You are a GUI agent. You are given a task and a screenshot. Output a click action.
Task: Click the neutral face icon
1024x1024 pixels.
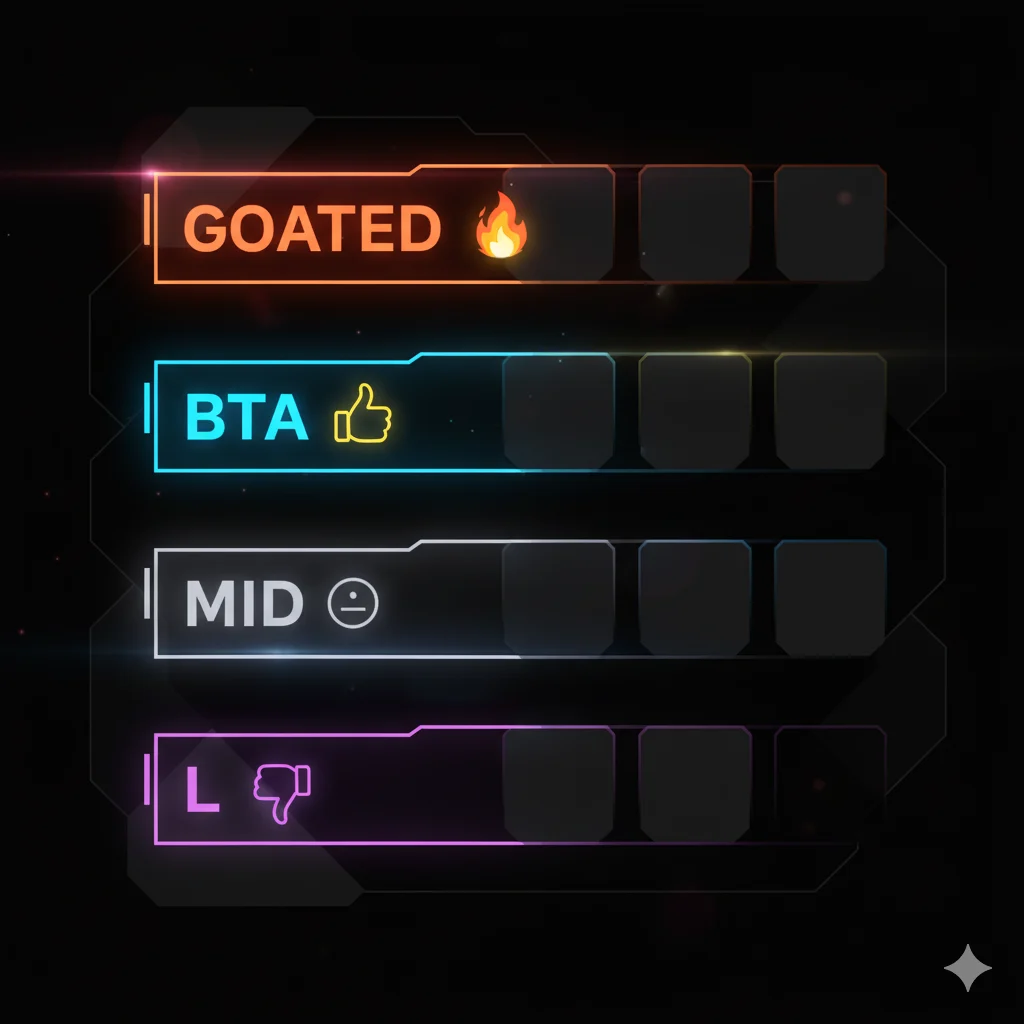(x=353, y=604)
